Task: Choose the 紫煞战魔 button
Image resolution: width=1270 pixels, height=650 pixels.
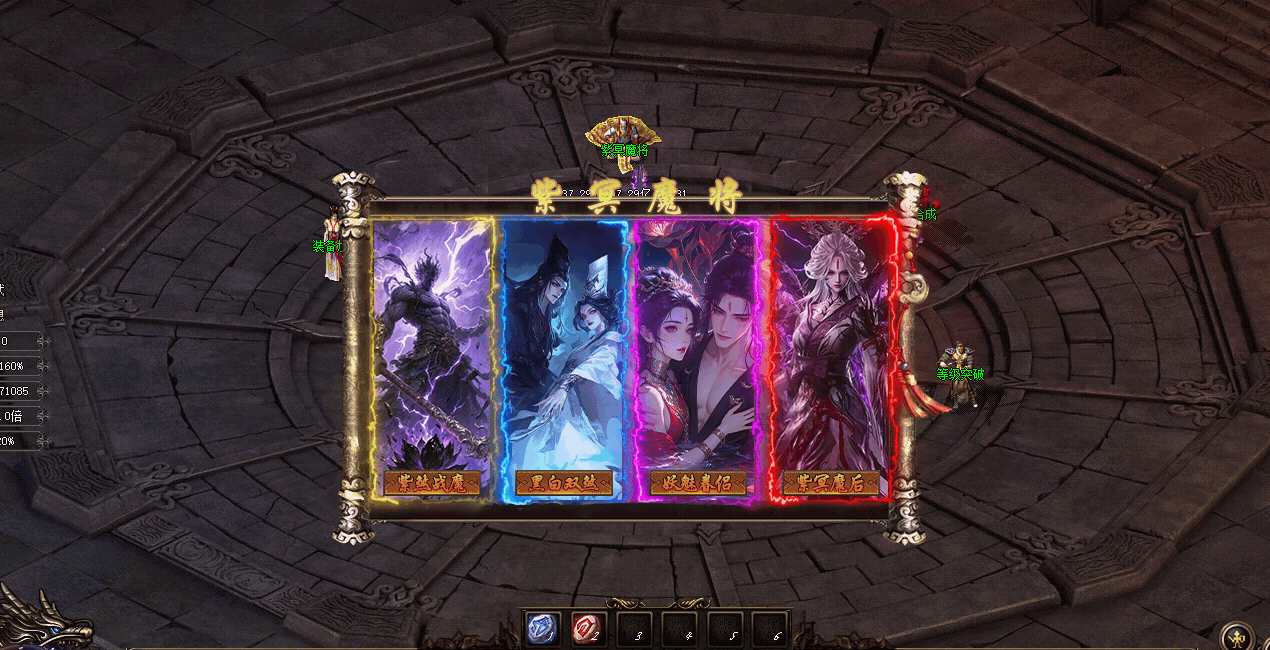Action: pos(432,483)
